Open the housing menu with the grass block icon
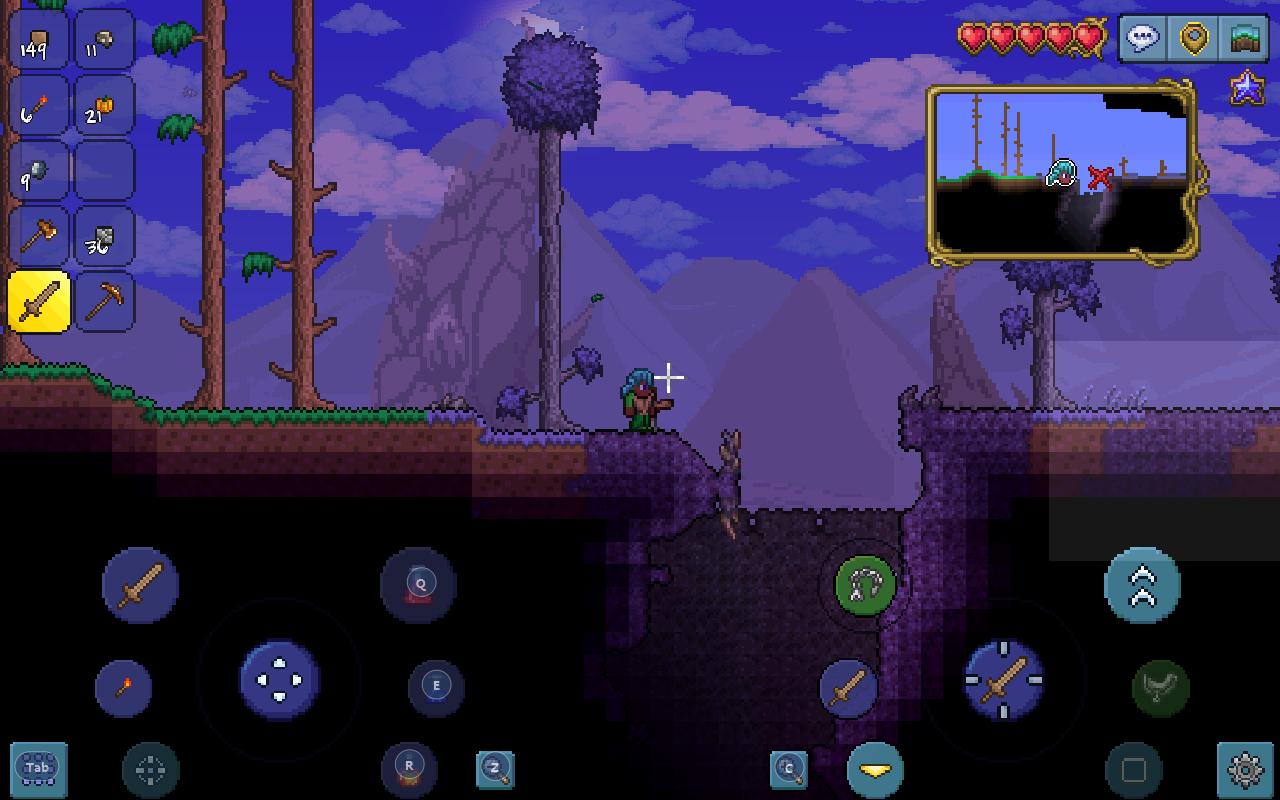 click(1246, 39)
